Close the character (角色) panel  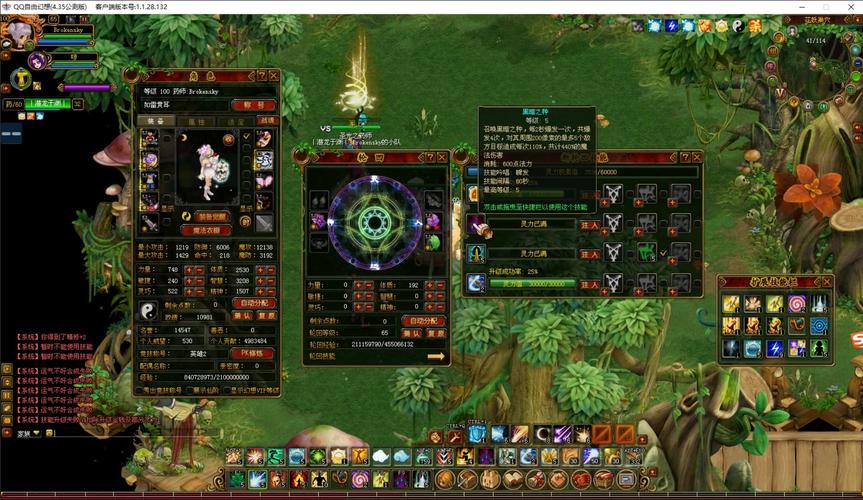274,75
